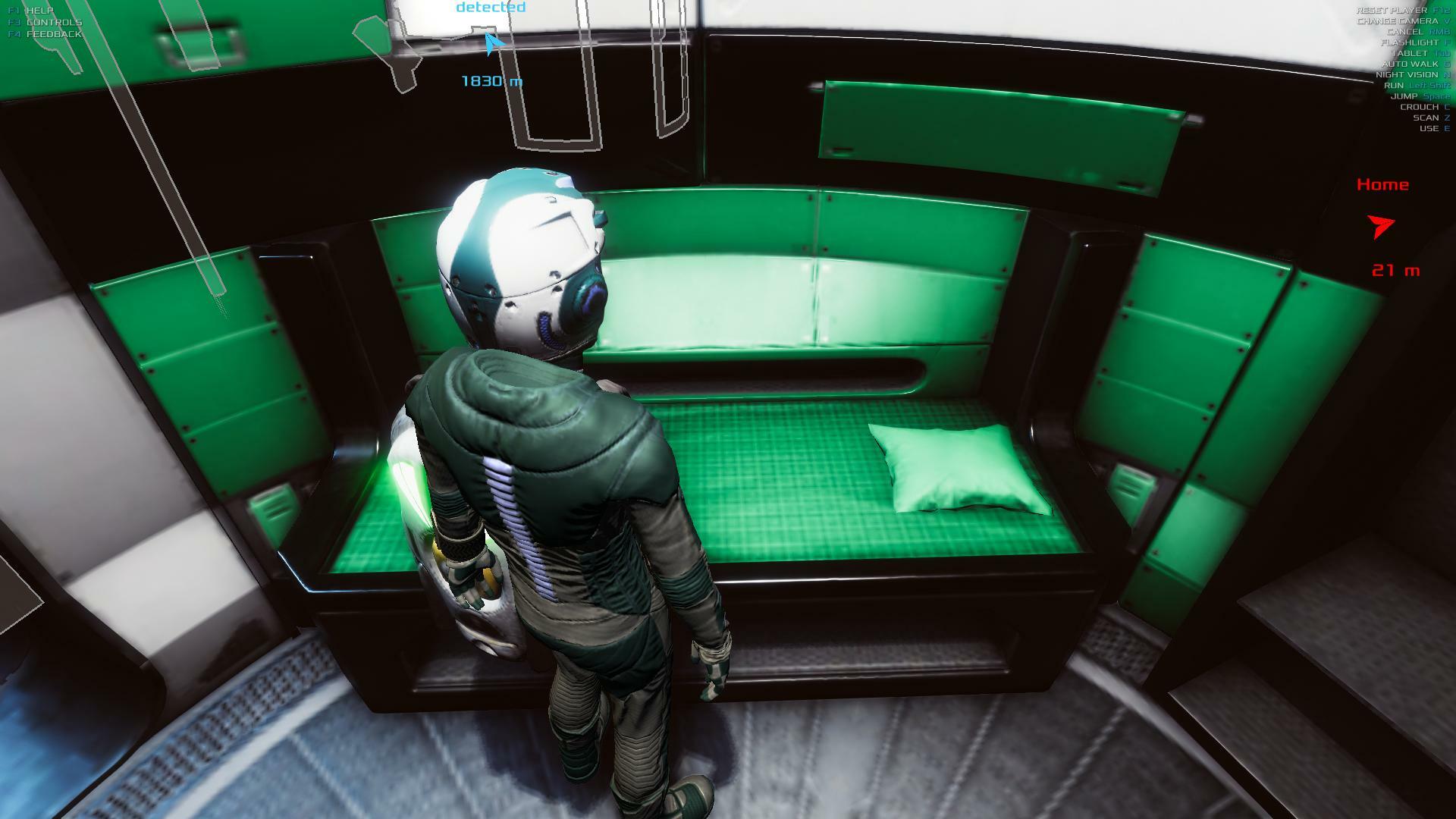Select the red Home waypoint arrow

point(1380,226)
